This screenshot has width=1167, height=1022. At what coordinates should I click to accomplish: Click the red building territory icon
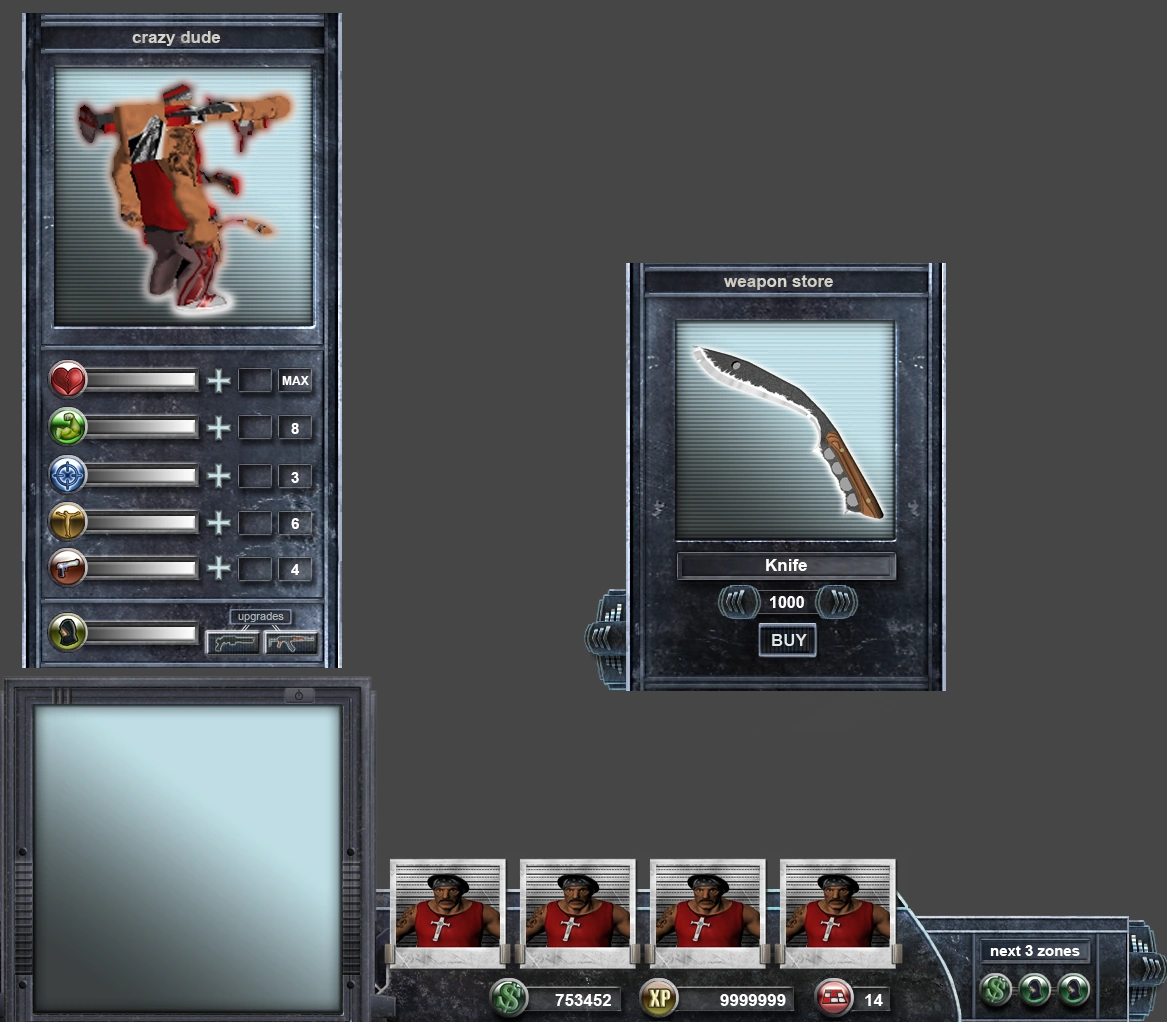point(834,998)
